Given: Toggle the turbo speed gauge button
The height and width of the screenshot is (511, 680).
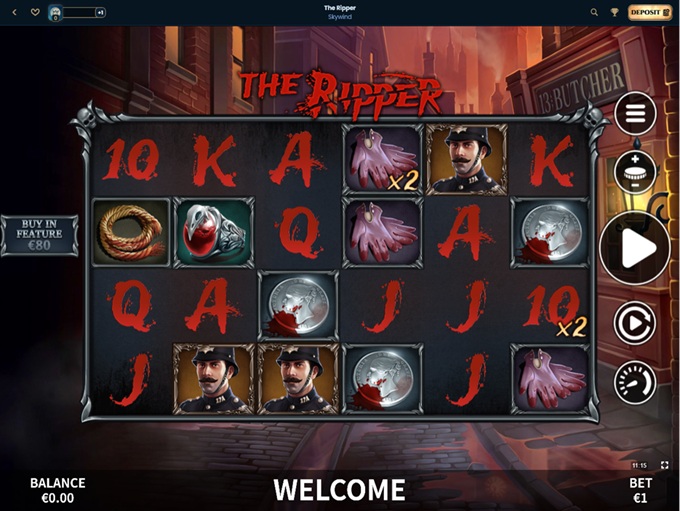Looking at the screenshot, I should tap(635, 384).
